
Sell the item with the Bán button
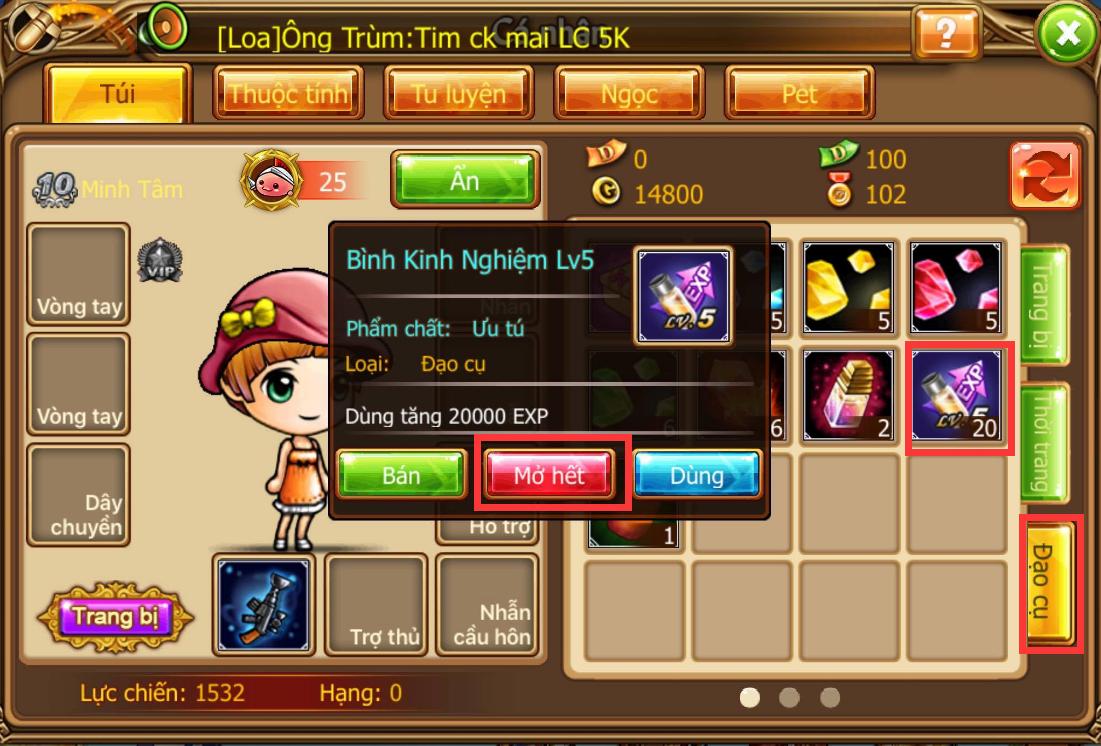[401, 475]
